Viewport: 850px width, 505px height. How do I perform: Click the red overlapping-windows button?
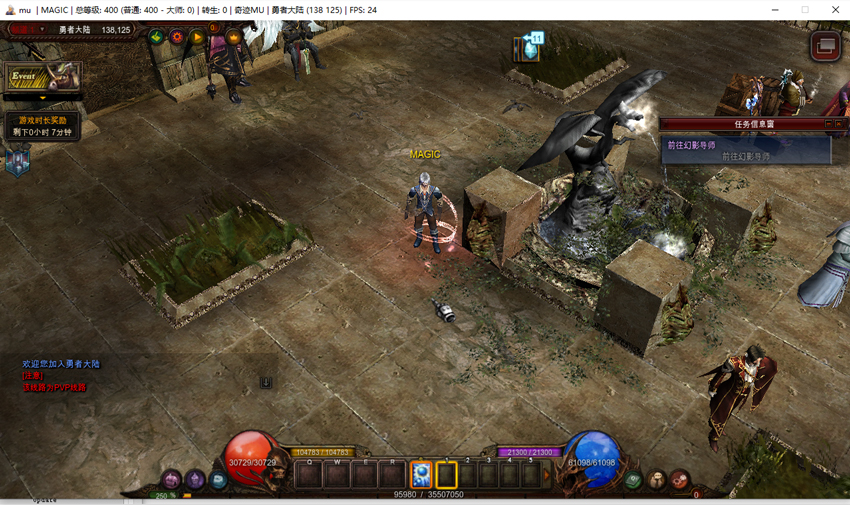click(825, 46)
